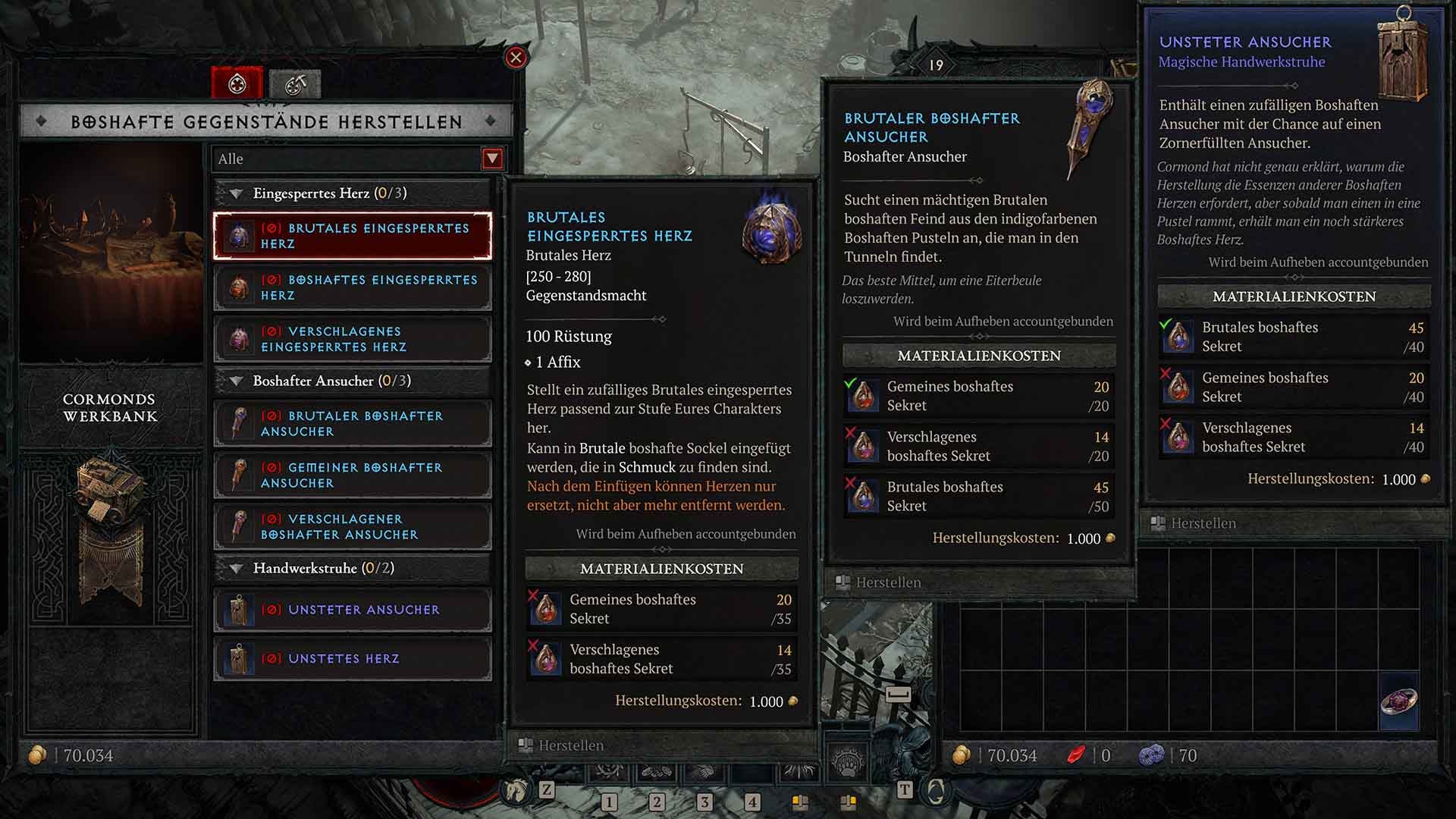
Task: Click the horse mount icon bottom left
Action: (515, 790)
